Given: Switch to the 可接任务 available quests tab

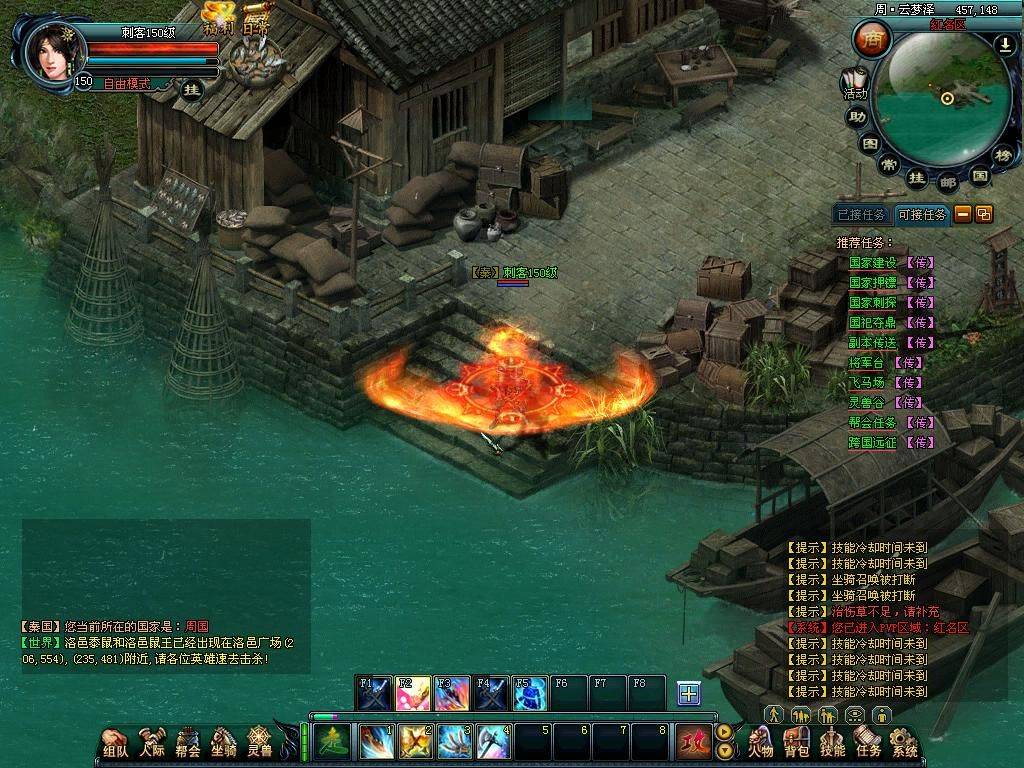Looking at the screenshot, I should click(921, 214).
